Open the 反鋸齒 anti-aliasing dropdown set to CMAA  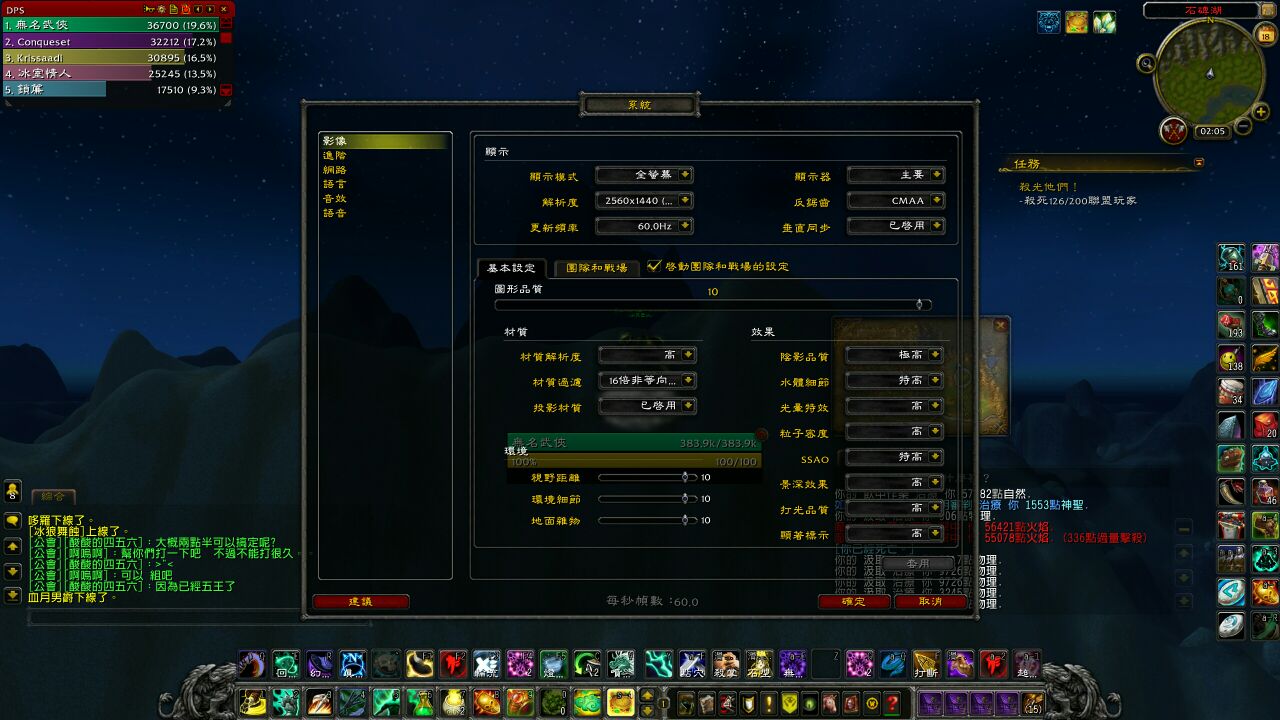(896, 200)
